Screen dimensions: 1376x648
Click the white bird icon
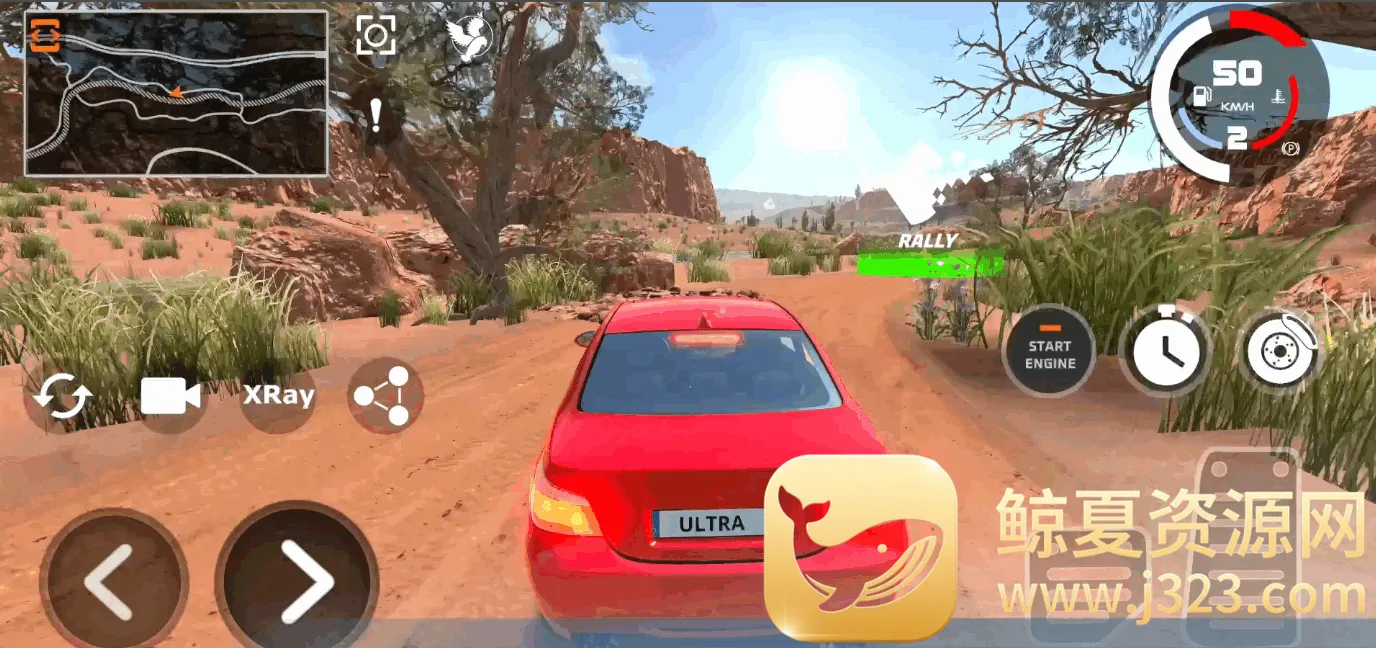[x=468, y=40]
